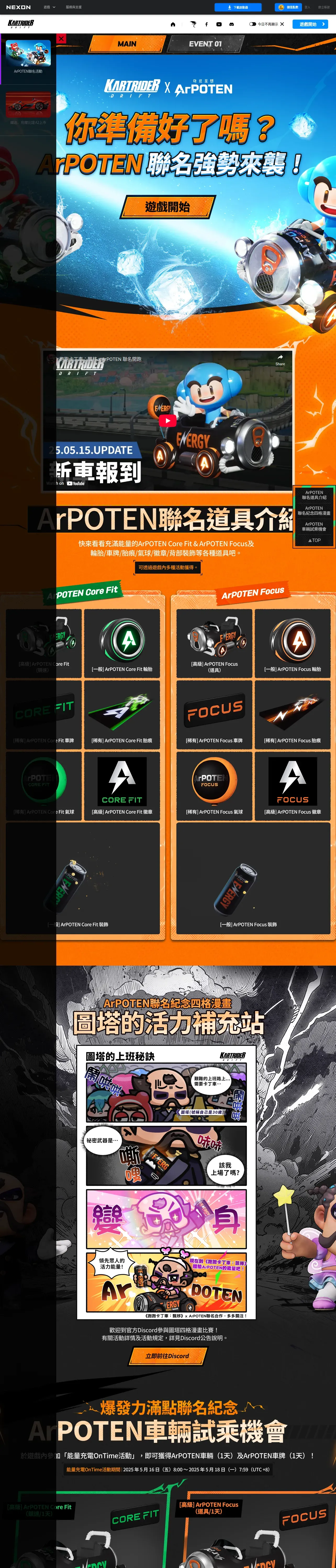Click the orange 遊戲開始 banner button
Image resolution: width=336 pixels, height=1568 pixels.
[x=168, y=207]
